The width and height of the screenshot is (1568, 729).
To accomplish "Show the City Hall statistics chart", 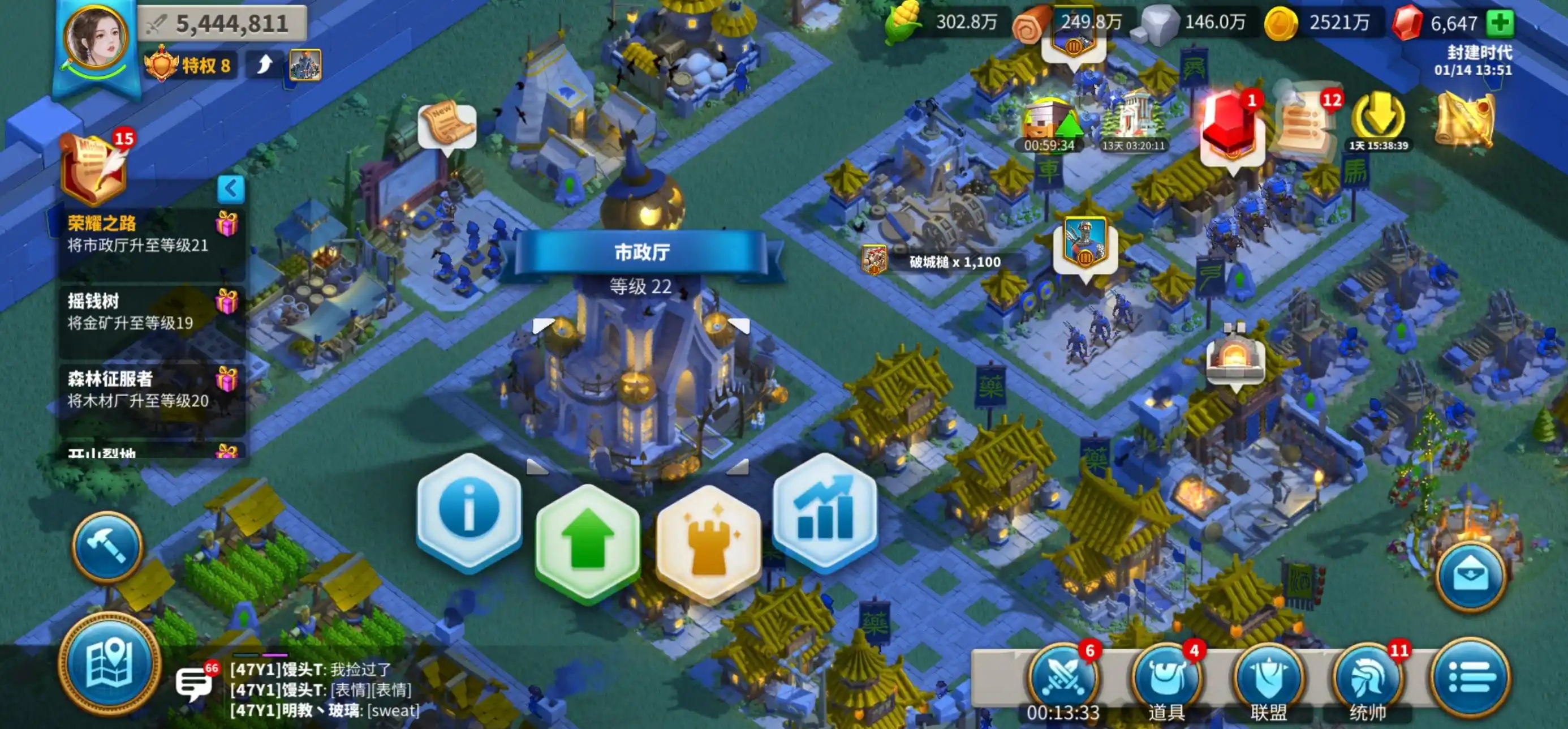I will tap(825, 512).
